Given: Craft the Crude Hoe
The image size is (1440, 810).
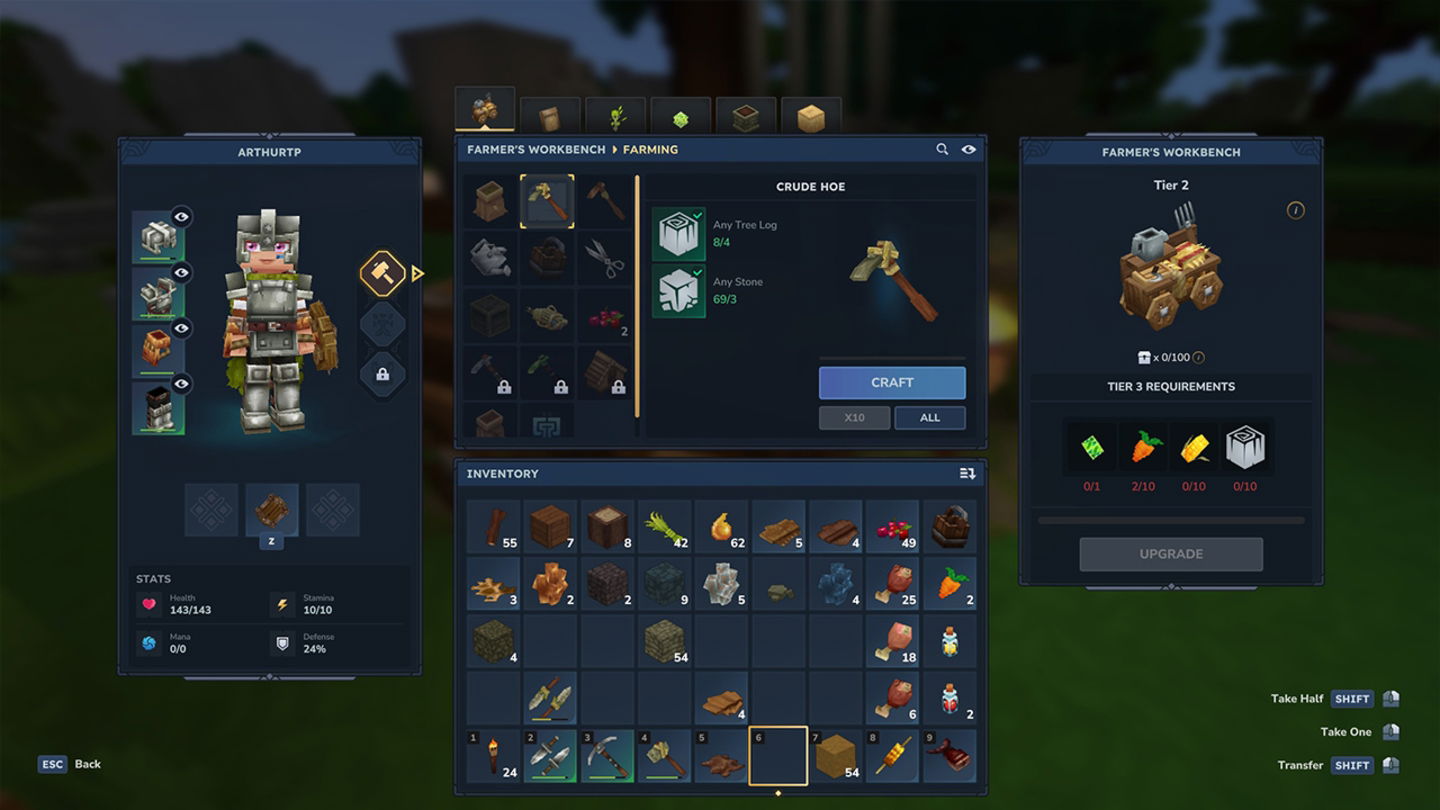Looking at the screenshot, I should point(892,383).
